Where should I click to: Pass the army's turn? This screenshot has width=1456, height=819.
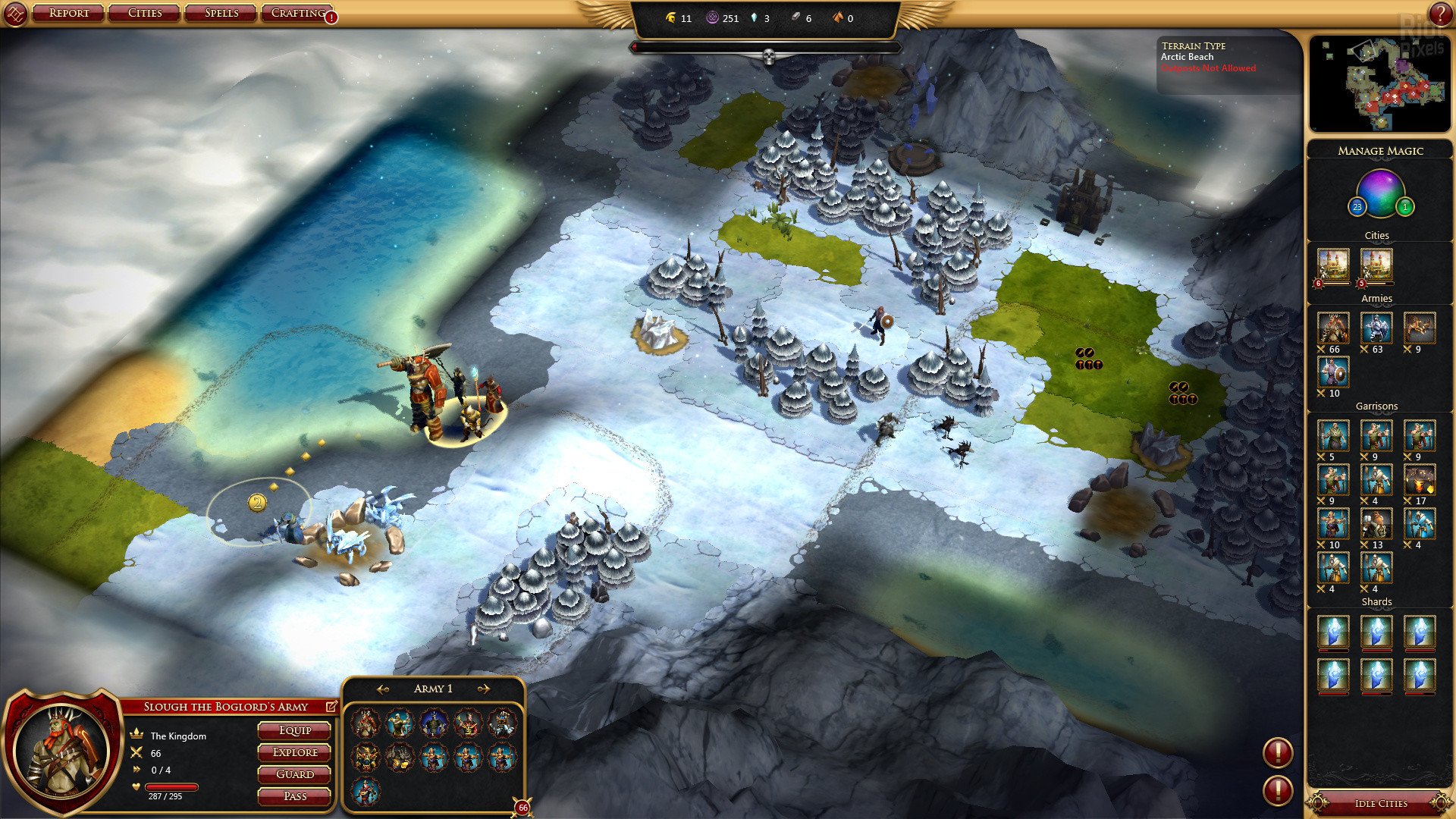pyautogui.click(x=294, y=796)
